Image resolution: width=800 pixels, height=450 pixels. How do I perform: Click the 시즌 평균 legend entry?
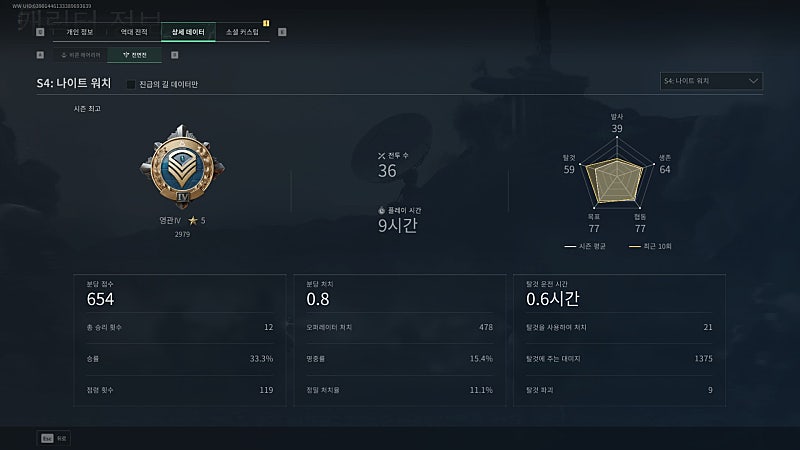click(x=586, y=245)
